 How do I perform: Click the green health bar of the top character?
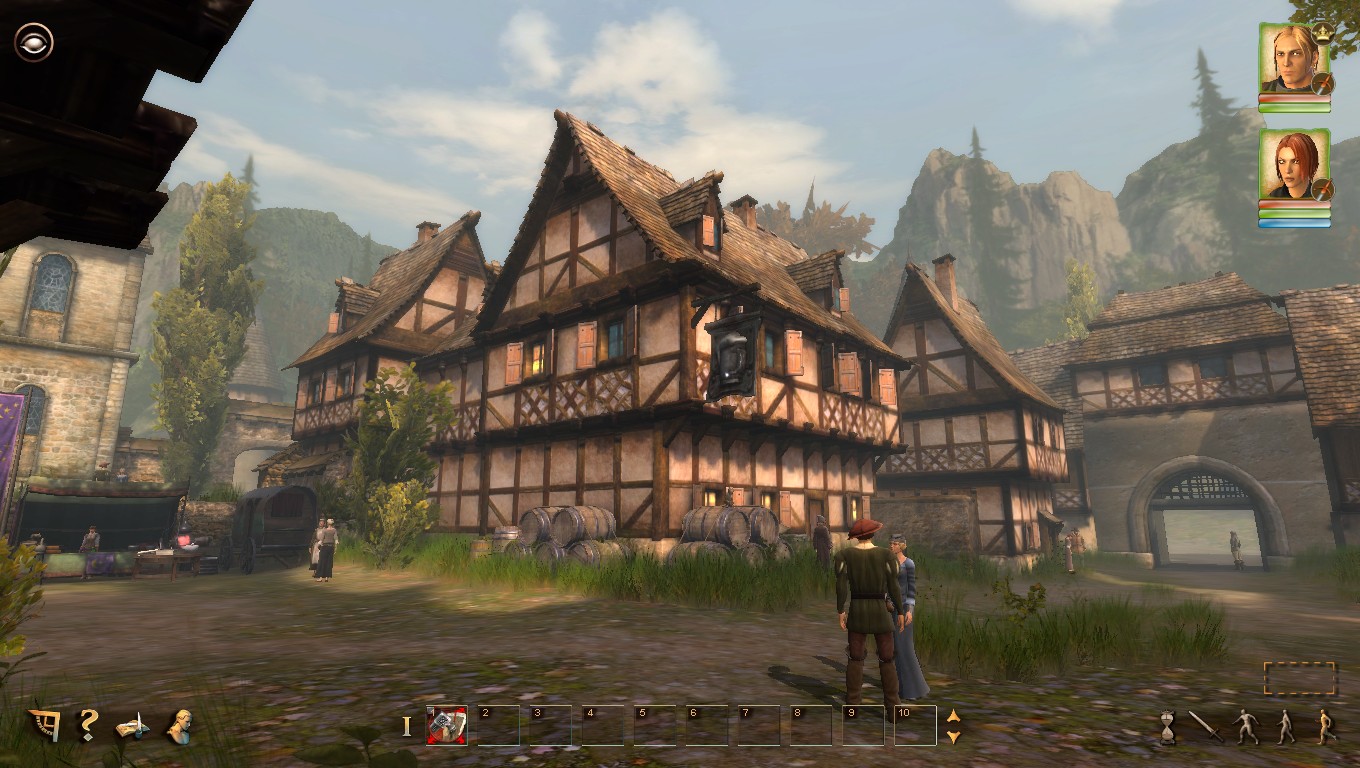tap(1294, 107)
